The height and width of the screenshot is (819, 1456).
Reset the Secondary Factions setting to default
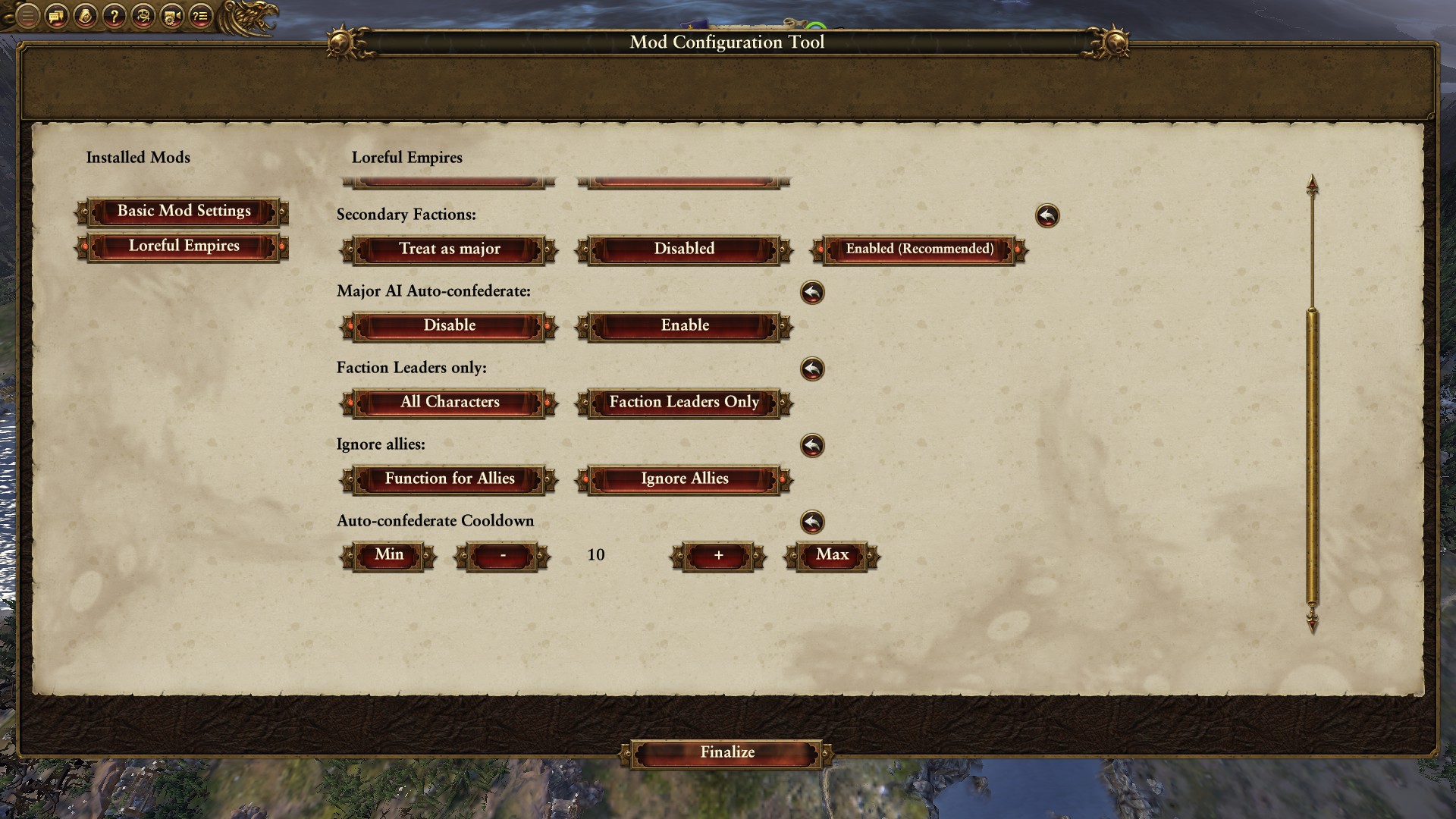1046,216
